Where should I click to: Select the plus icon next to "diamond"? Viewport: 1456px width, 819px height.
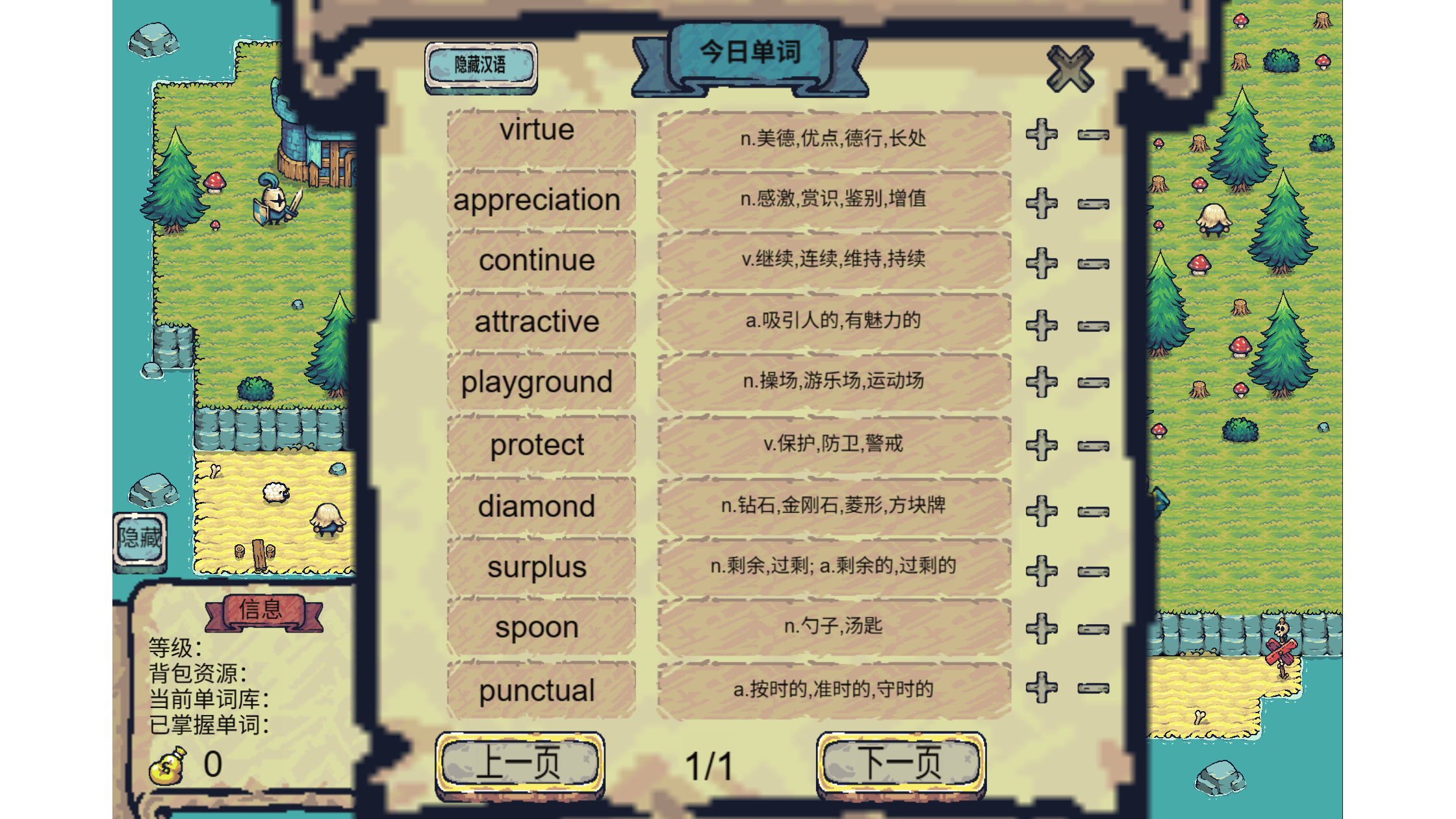pos(1041,505)
